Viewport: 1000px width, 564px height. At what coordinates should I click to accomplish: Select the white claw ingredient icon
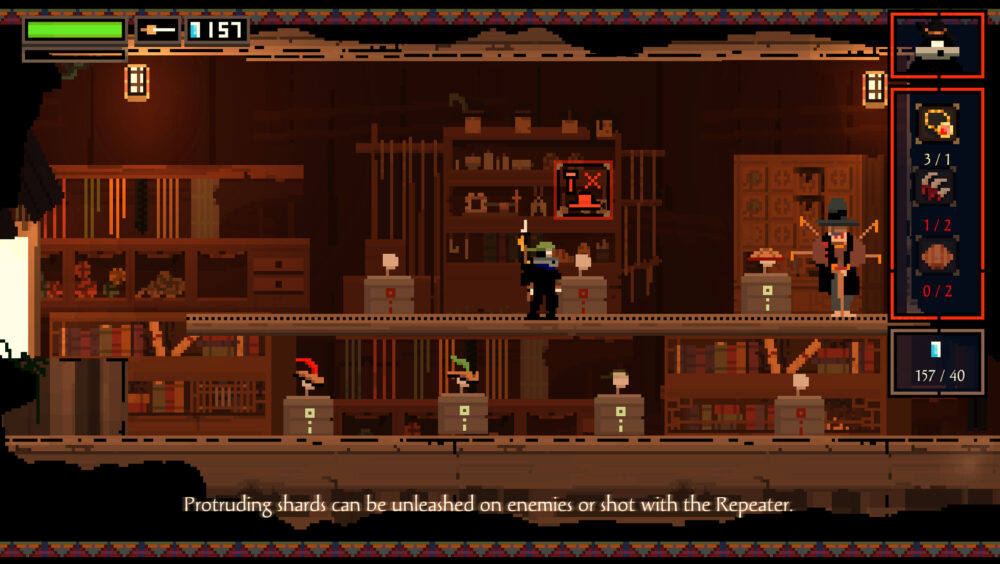937,186
